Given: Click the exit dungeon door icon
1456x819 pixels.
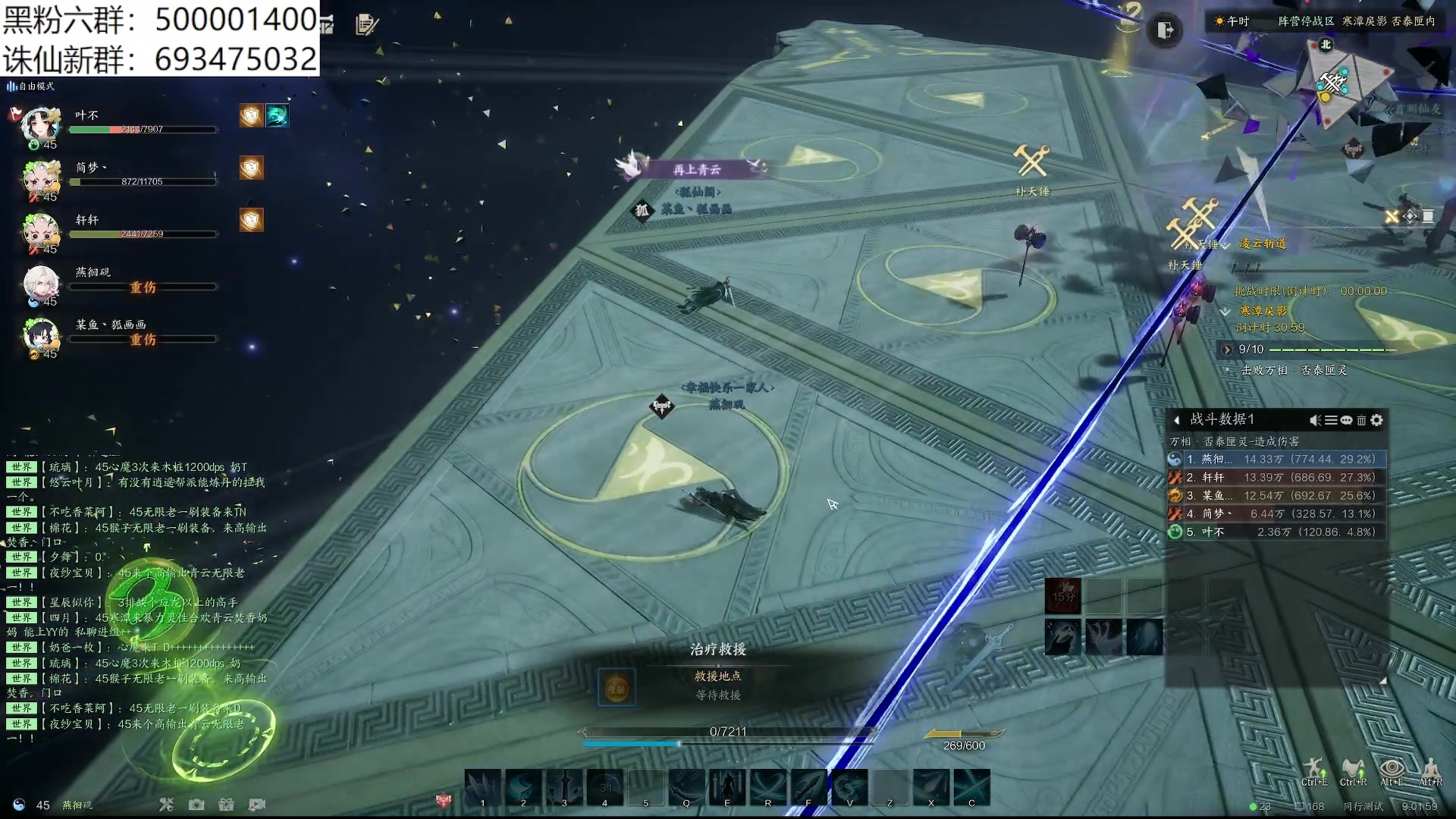Looking at the screenshot, I should 1165,30.
